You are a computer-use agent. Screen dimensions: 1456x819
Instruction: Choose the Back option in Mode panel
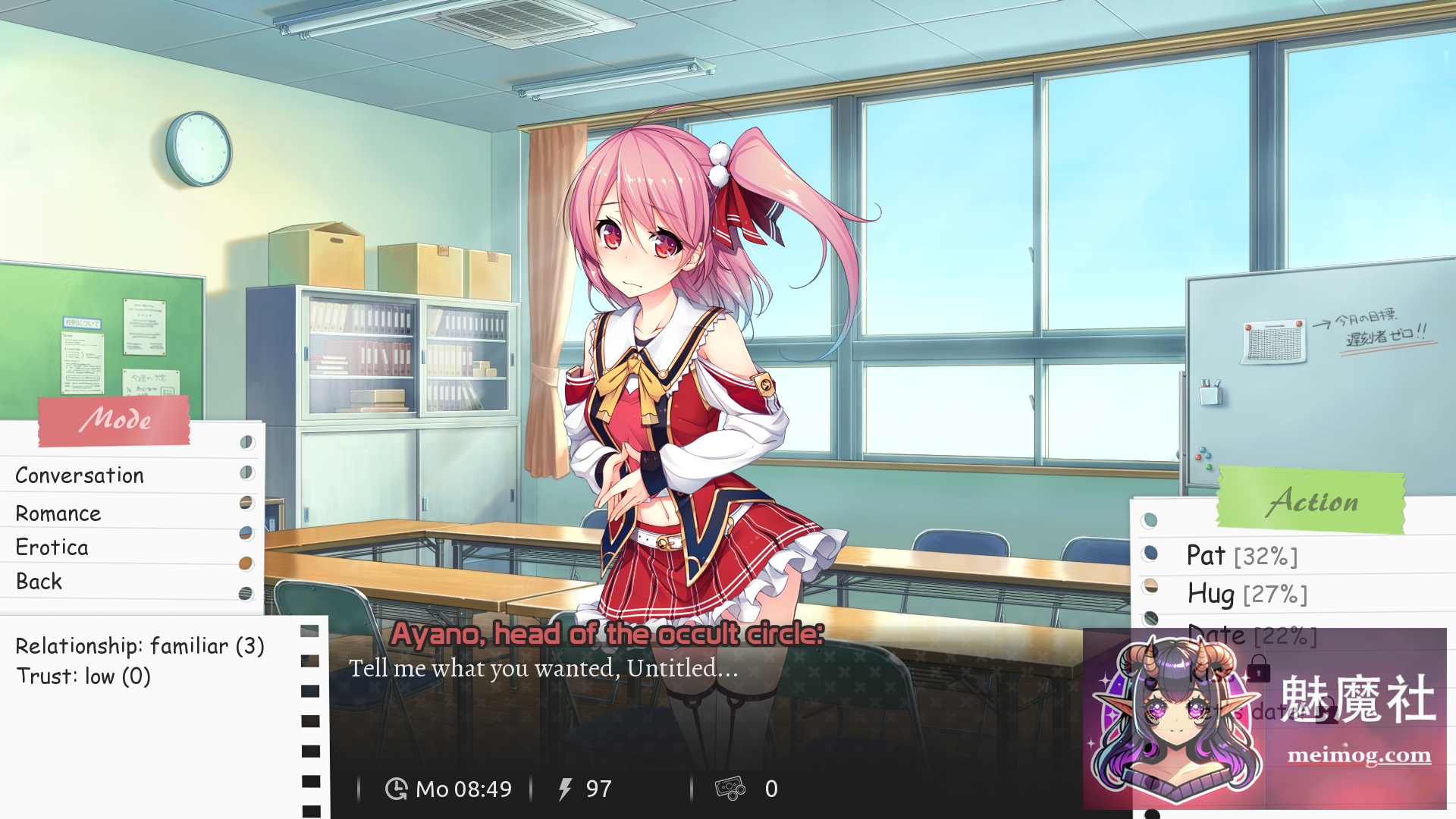point(38,581)
